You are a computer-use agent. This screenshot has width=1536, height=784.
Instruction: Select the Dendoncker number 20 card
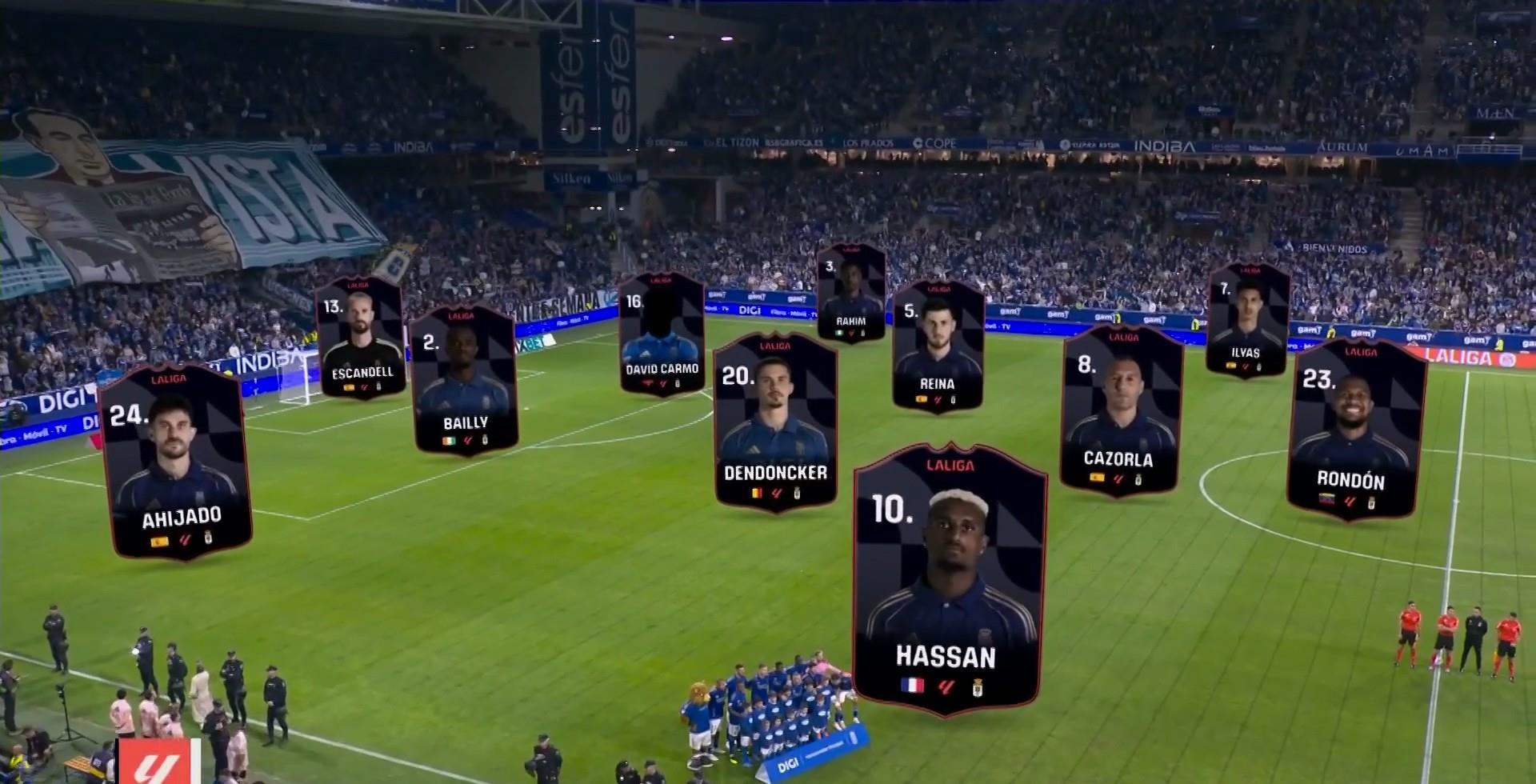[x=774, y=422]
